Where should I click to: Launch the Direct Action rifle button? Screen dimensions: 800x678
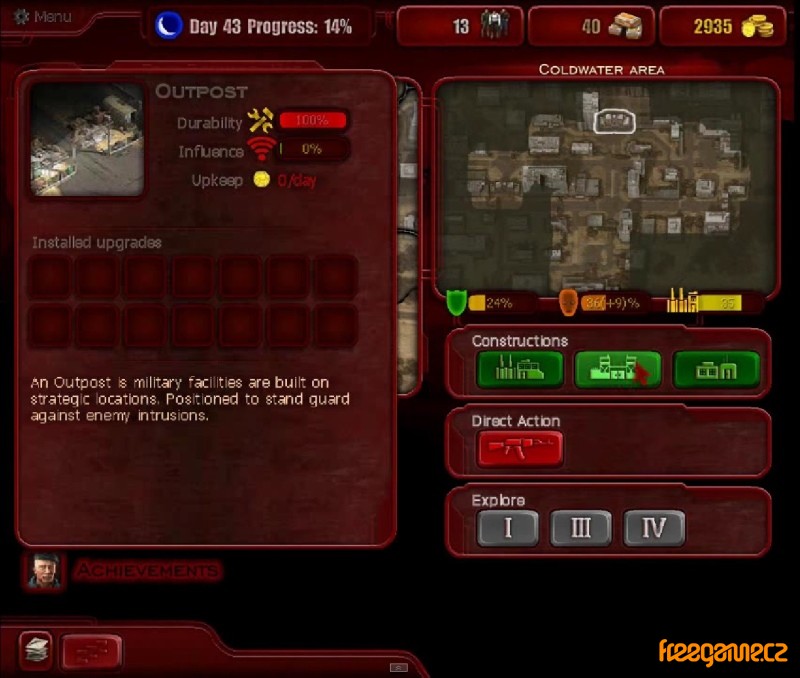coord(519,449)
